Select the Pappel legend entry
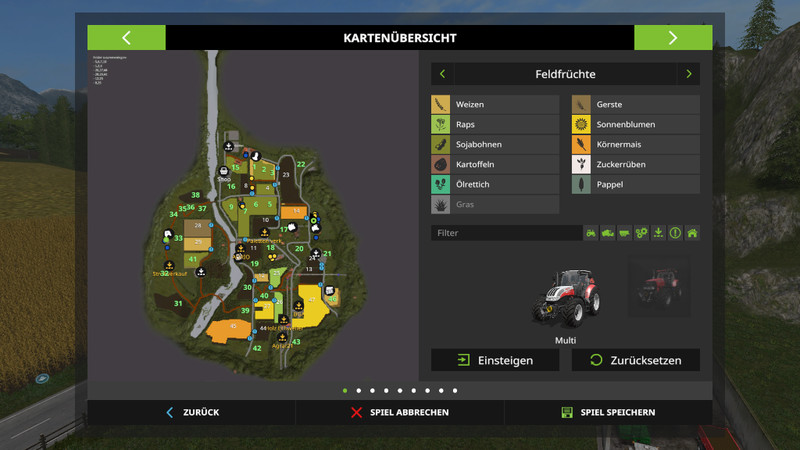This screenshot has width=800, height=450. 635,184
